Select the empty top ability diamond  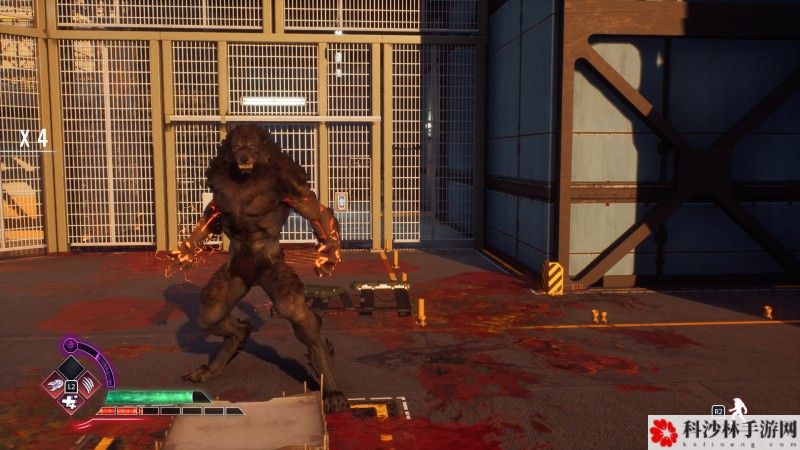point(70,367)
